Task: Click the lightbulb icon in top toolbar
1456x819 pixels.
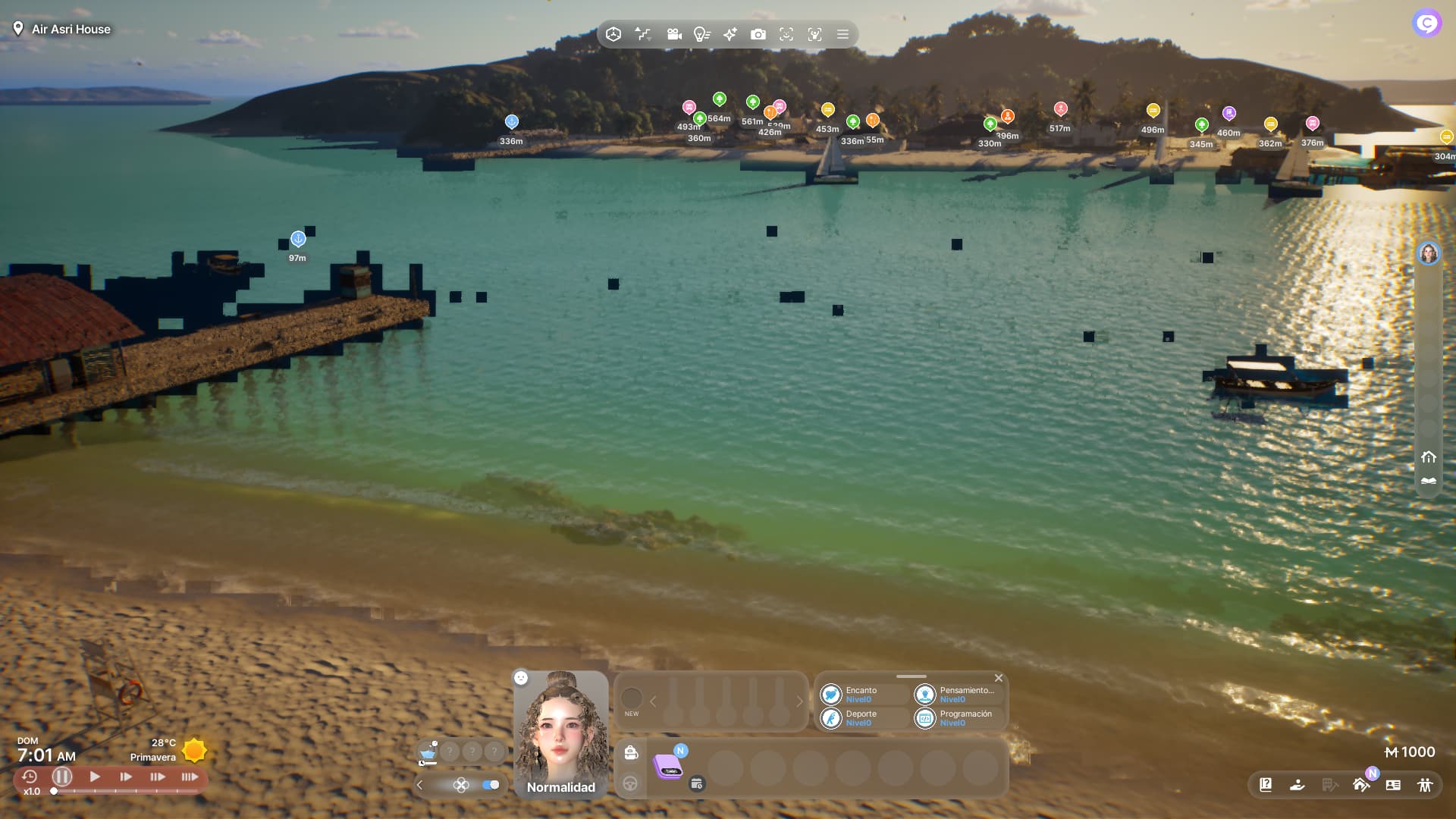Action: [701, 34]
